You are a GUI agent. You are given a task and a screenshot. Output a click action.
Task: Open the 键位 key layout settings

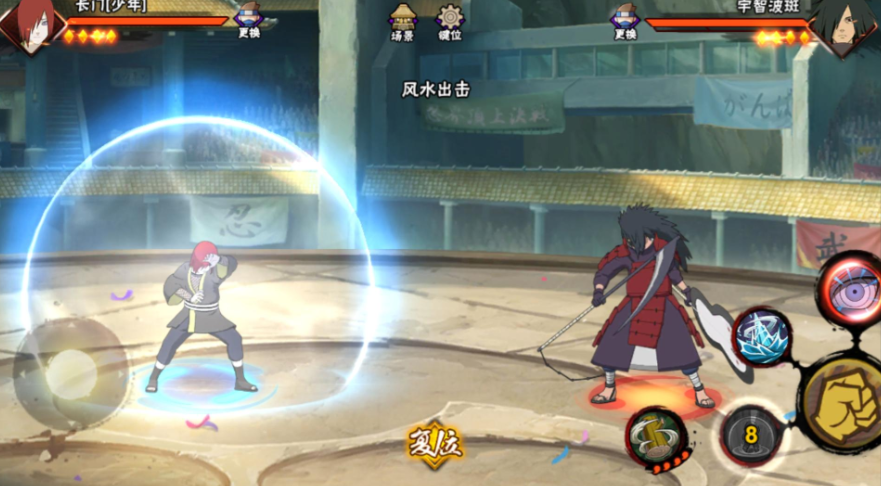pyautogui.click(x=450, y=20)
